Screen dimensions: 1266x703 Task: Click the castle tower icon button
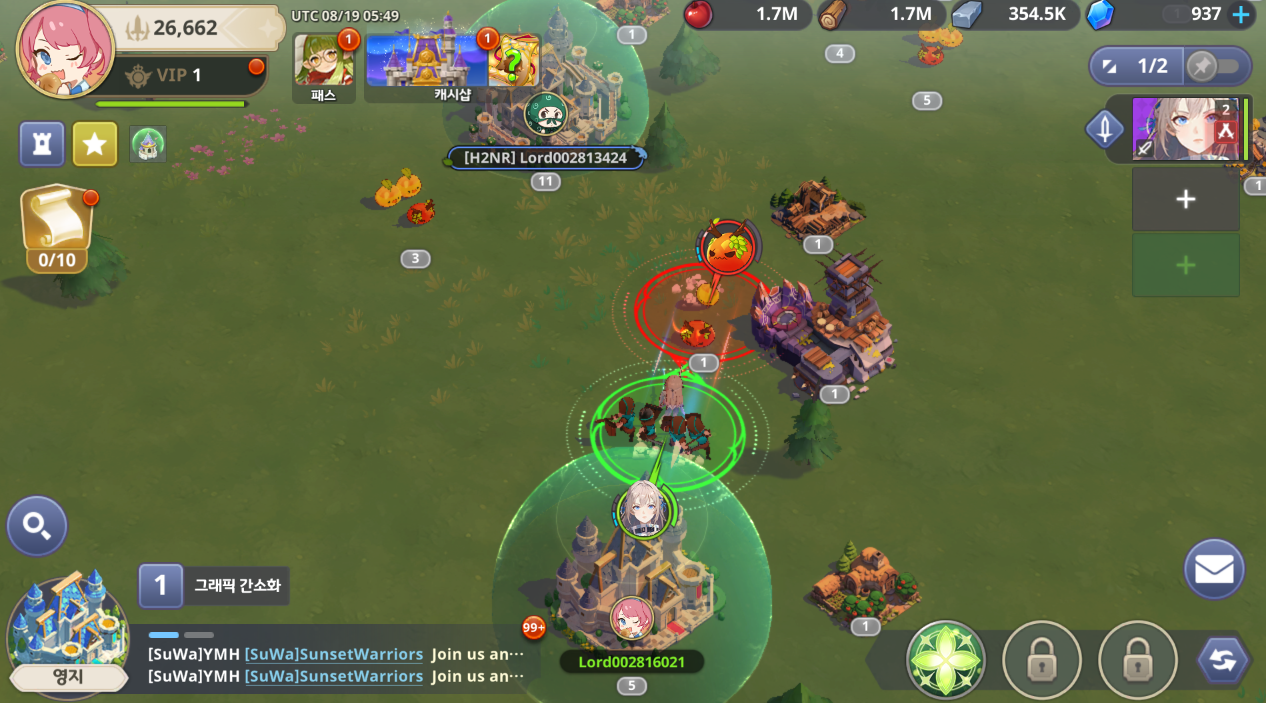(42, 144)
